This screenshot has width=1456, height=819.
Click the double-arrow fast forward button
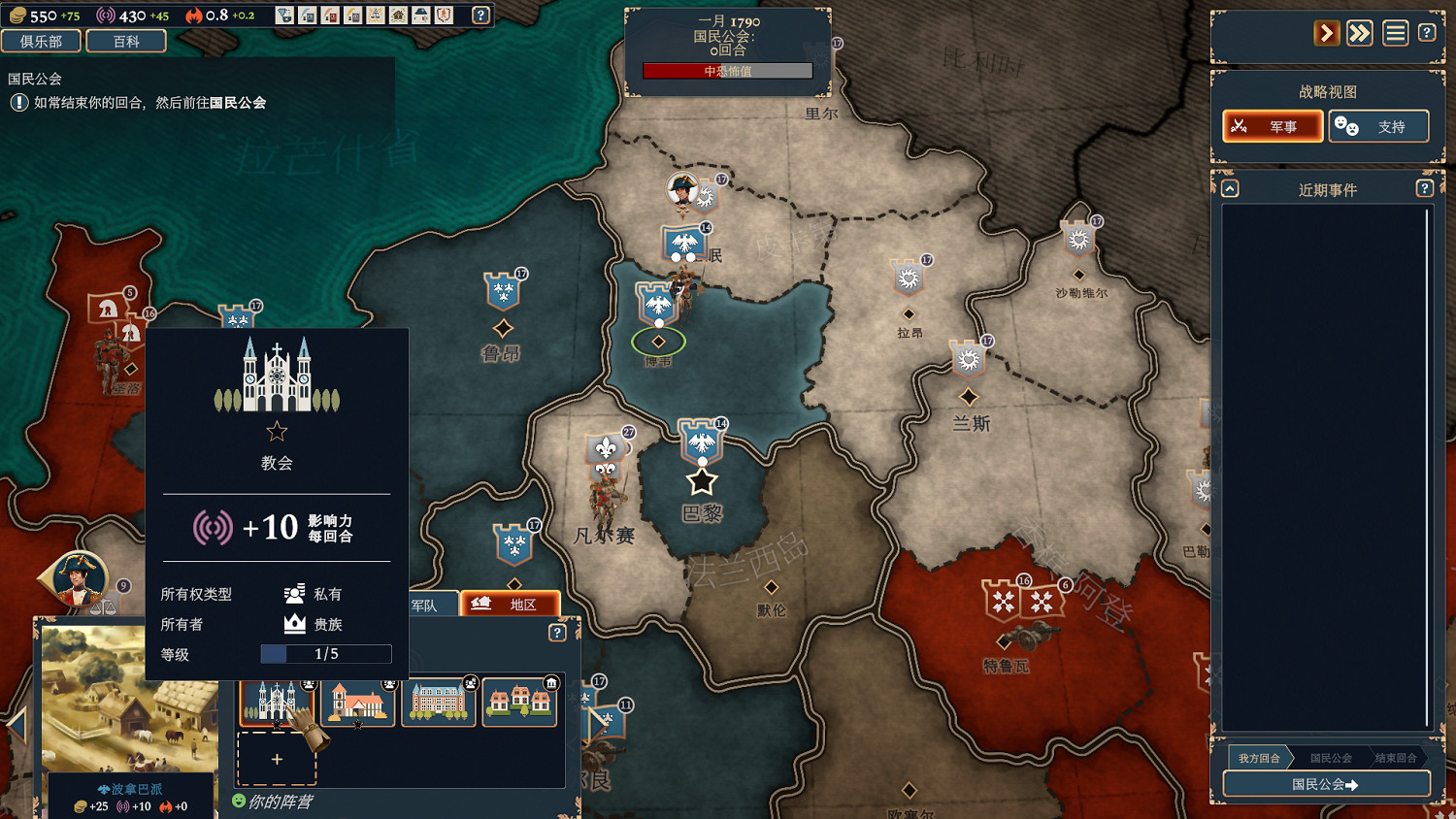click(x=1360, y=33)
